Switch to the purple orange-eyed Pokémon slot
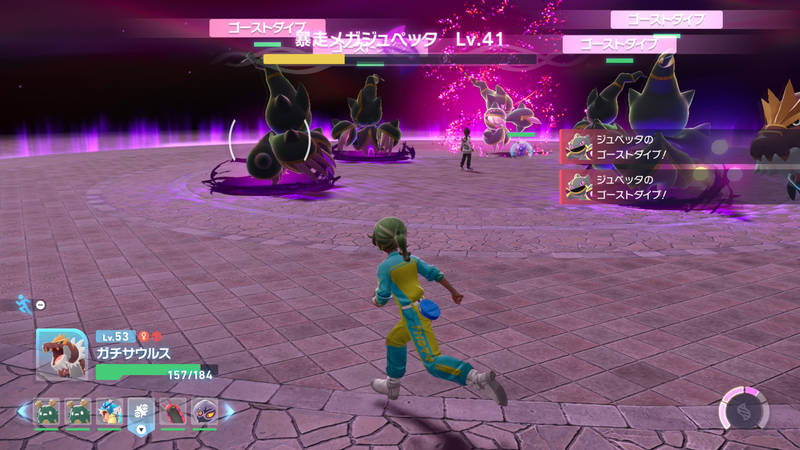Image resolution: width=800 pixels, height=450 pixels. tap(204, 411)
